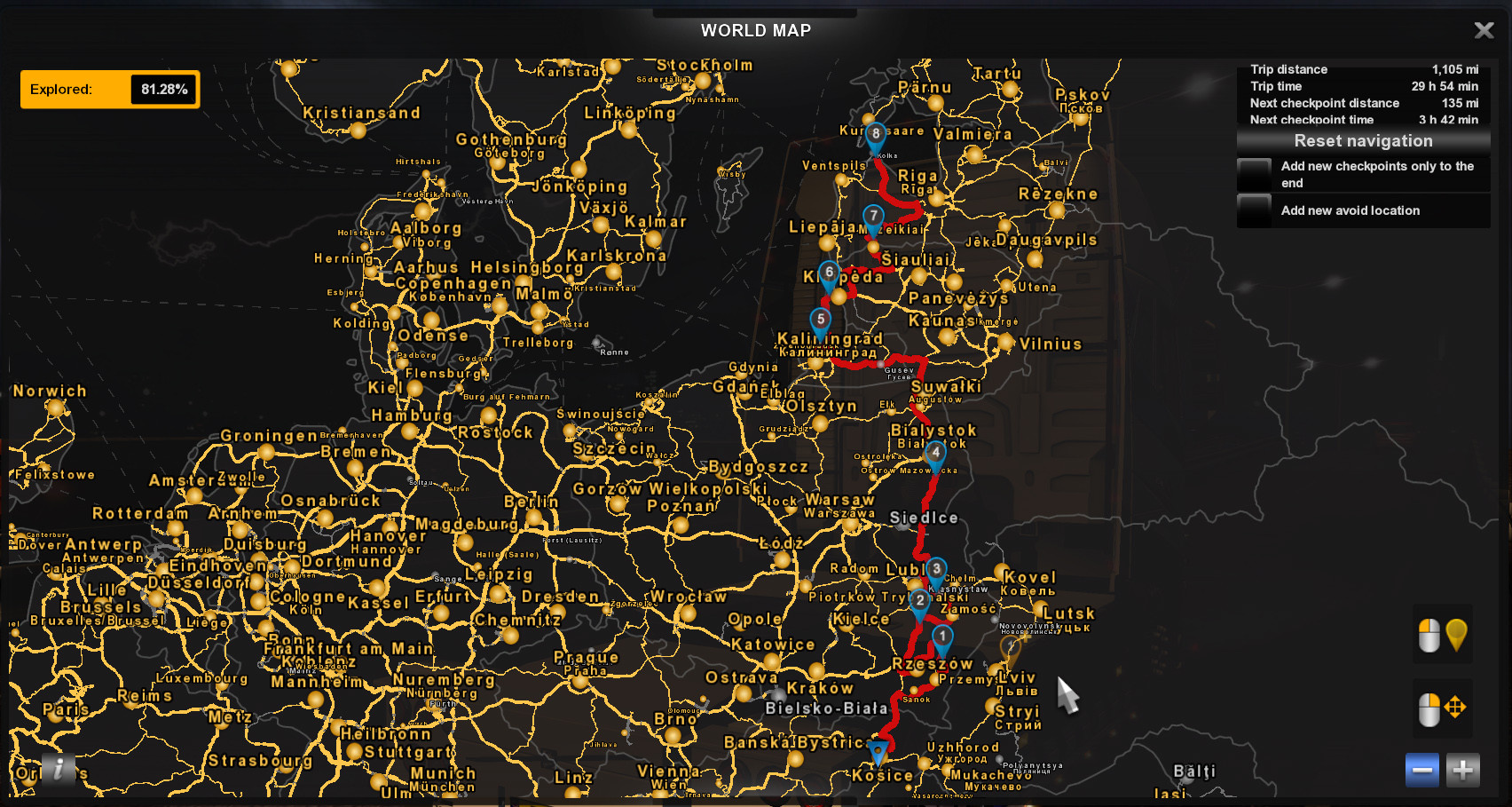Image resolution: width=1512 pixels, height=807 pixels.
Task: Click checkpoint marker 2 on the route
Action: [920, 601]
